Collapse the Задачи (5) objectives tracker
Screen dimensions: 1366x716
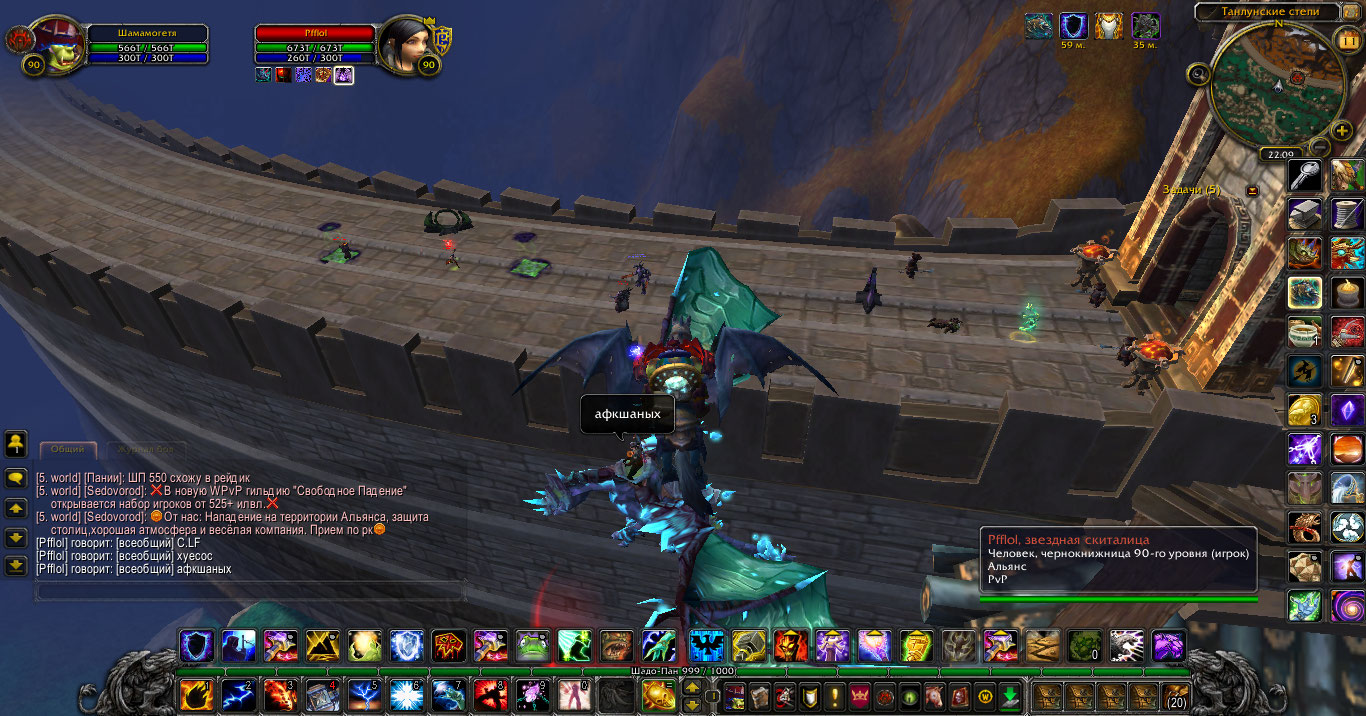tap(1251, 190)
